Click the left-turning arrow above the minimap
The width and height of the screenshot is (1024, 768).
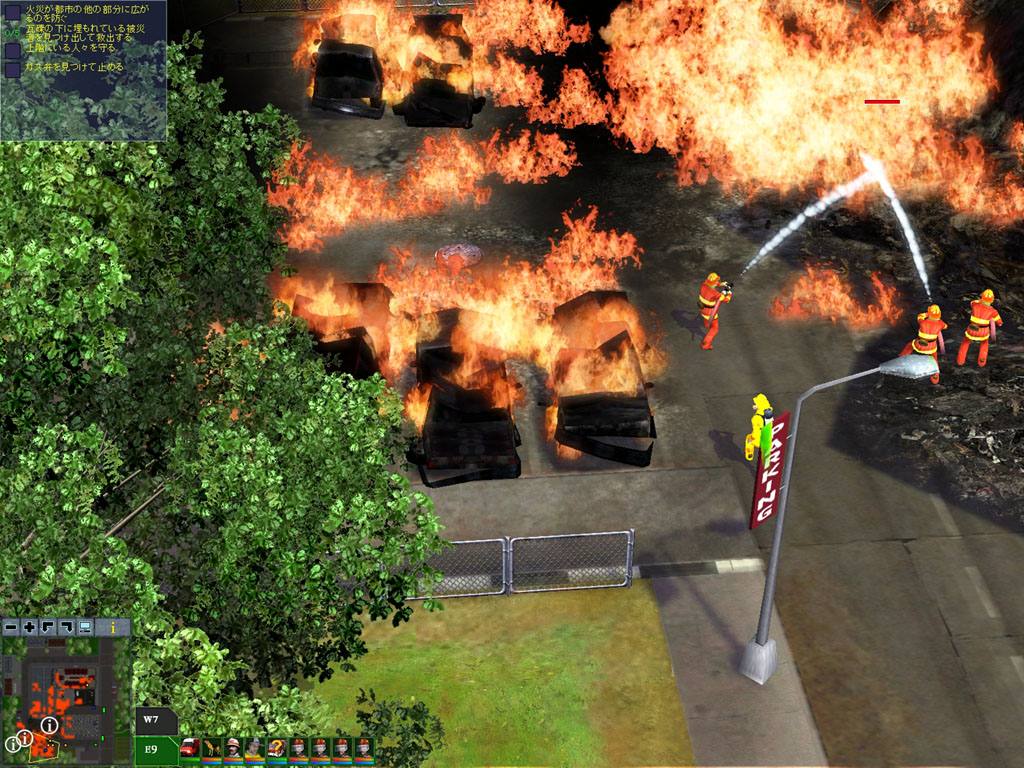click(47, 627)
